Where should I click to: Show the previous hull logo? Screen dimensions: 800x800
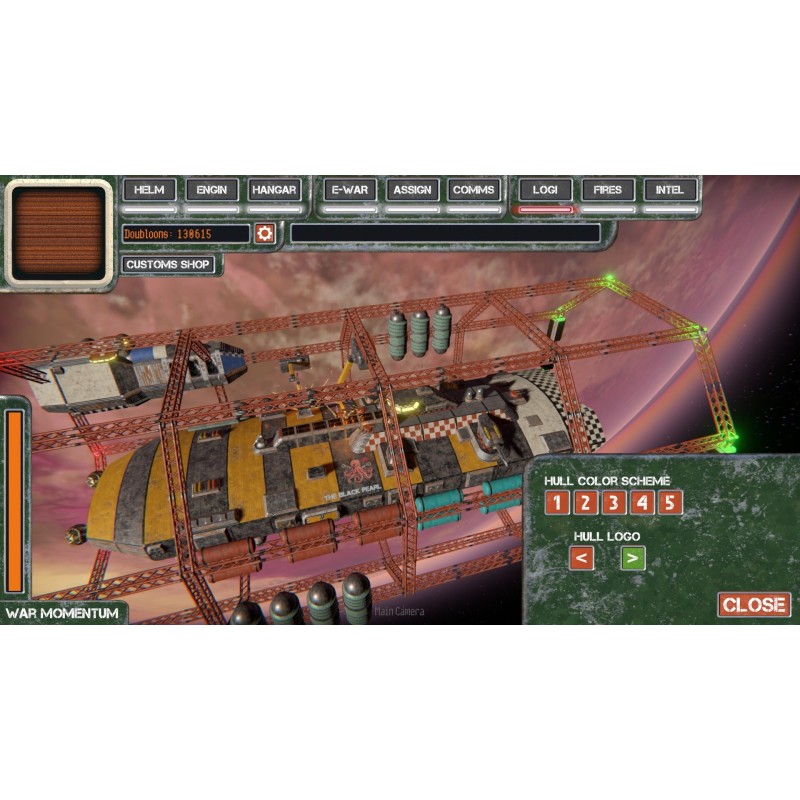[x=581, y=558]
